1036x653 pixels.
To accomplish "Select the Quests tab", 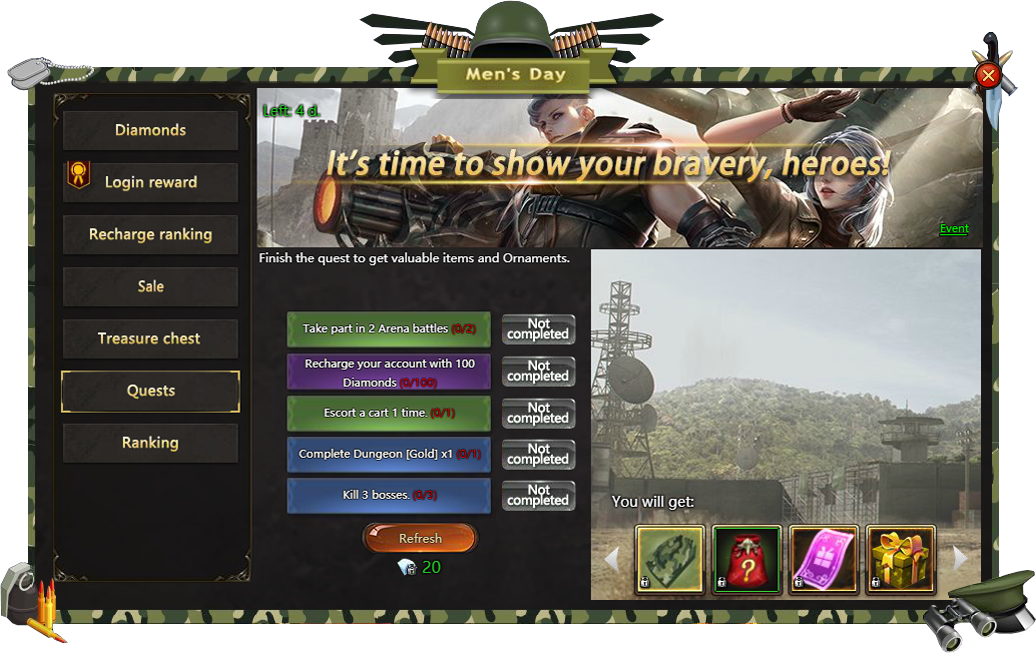I will tap(150, 391).
